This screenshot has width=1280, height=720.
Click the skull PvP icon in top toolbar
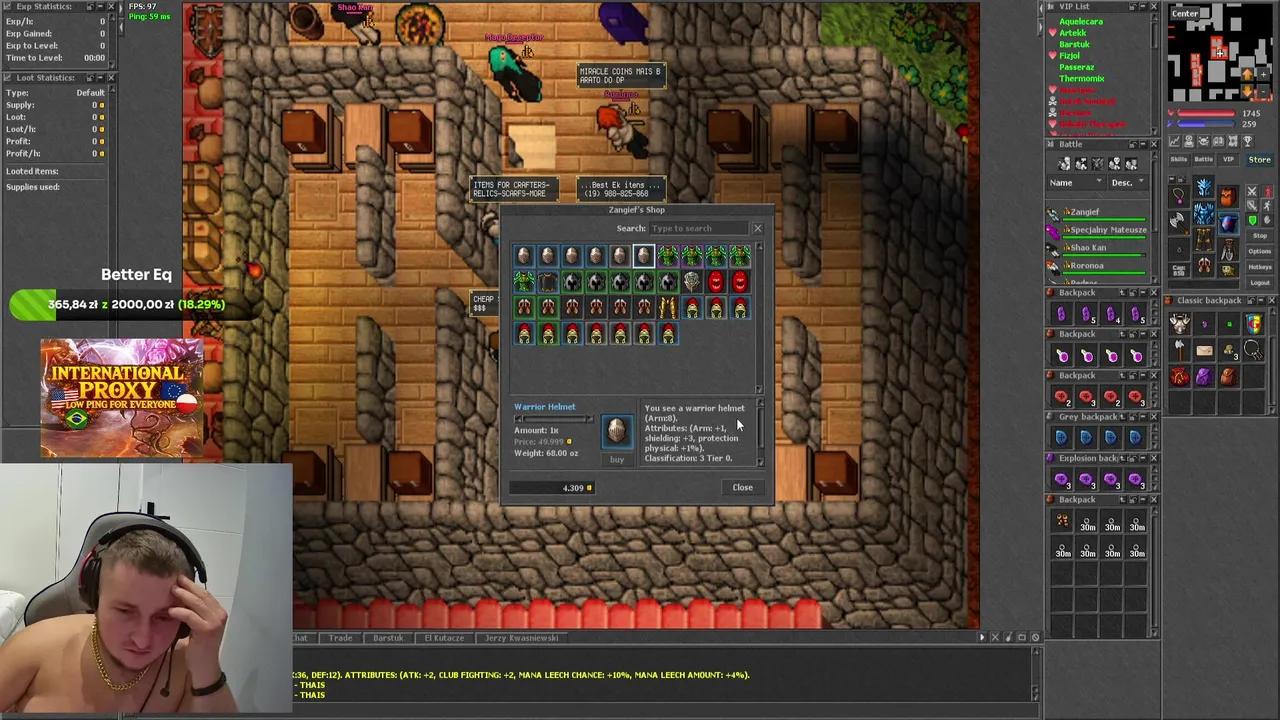point(1204,141)
